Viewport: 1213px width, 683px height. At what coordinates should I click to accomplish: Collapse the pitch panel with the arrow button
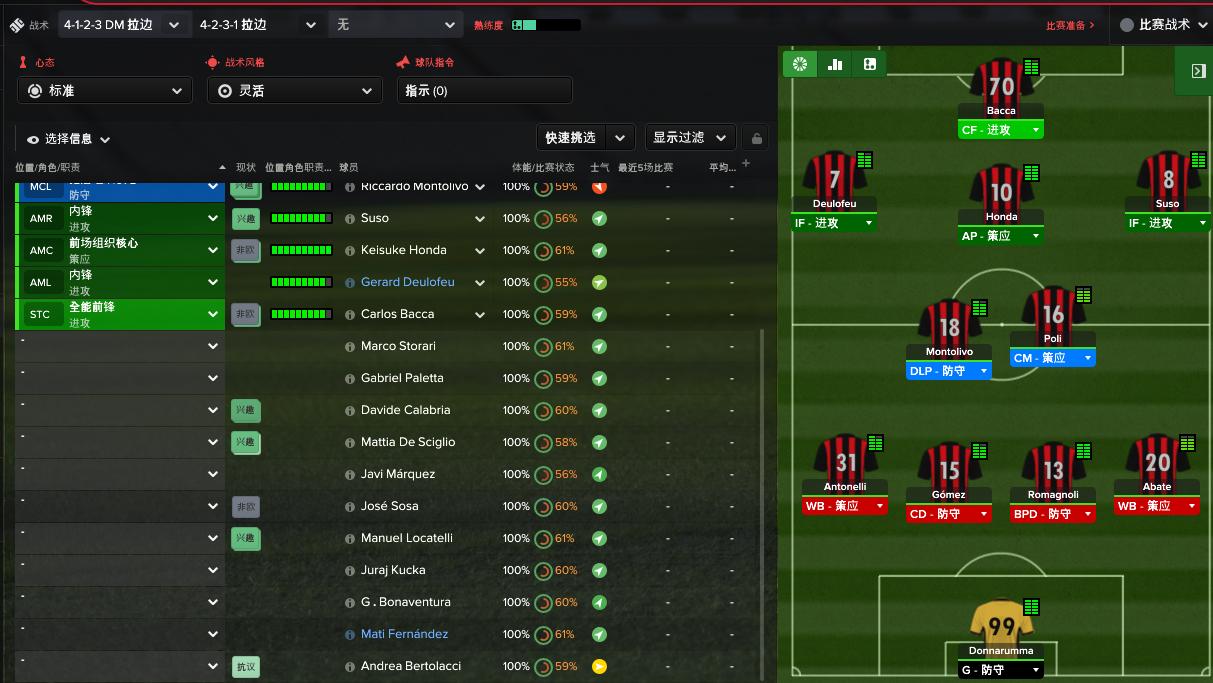[x=1197, y=71]
